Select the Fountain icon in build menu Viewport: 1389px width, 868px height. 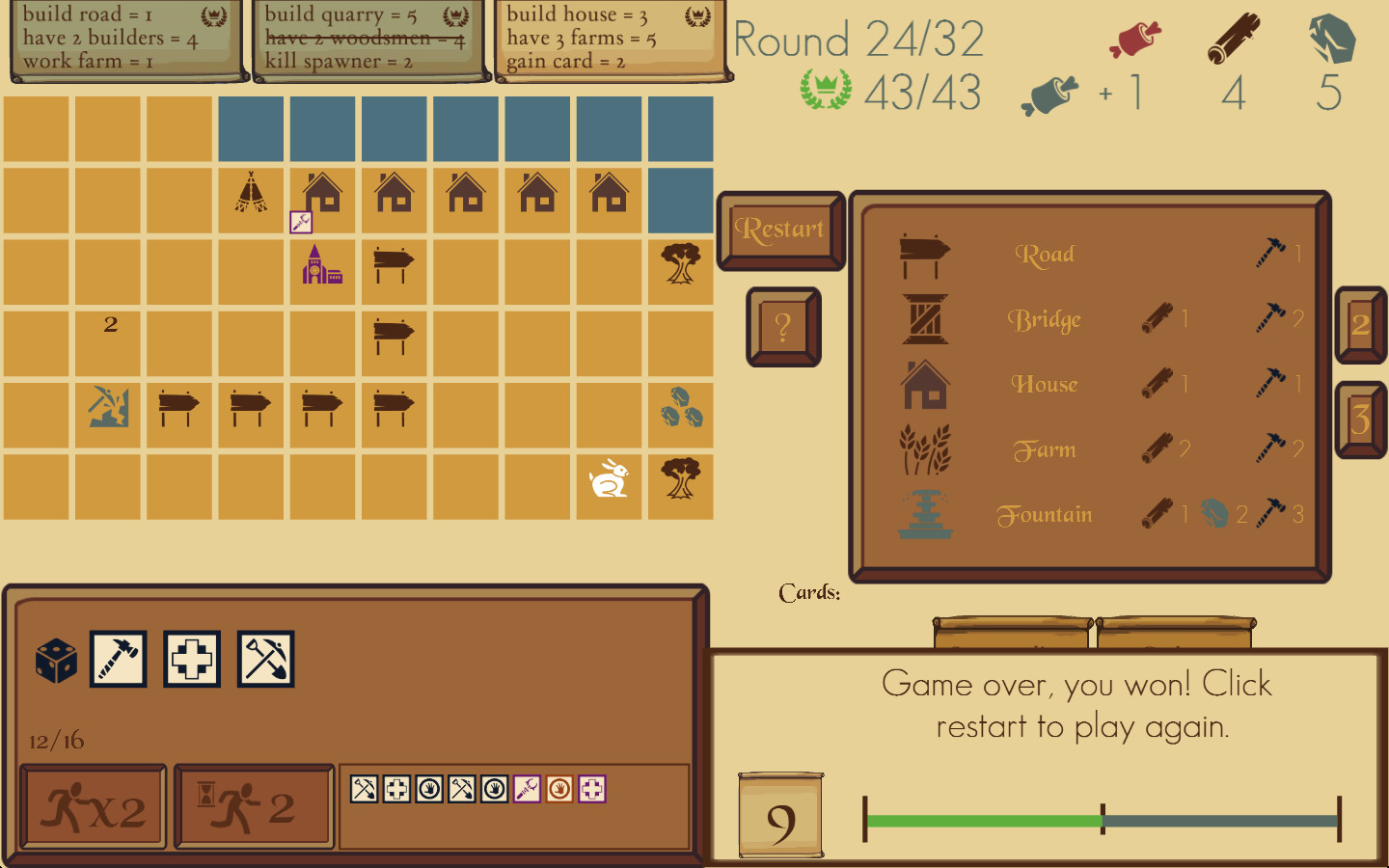click(x=924, y=514)
